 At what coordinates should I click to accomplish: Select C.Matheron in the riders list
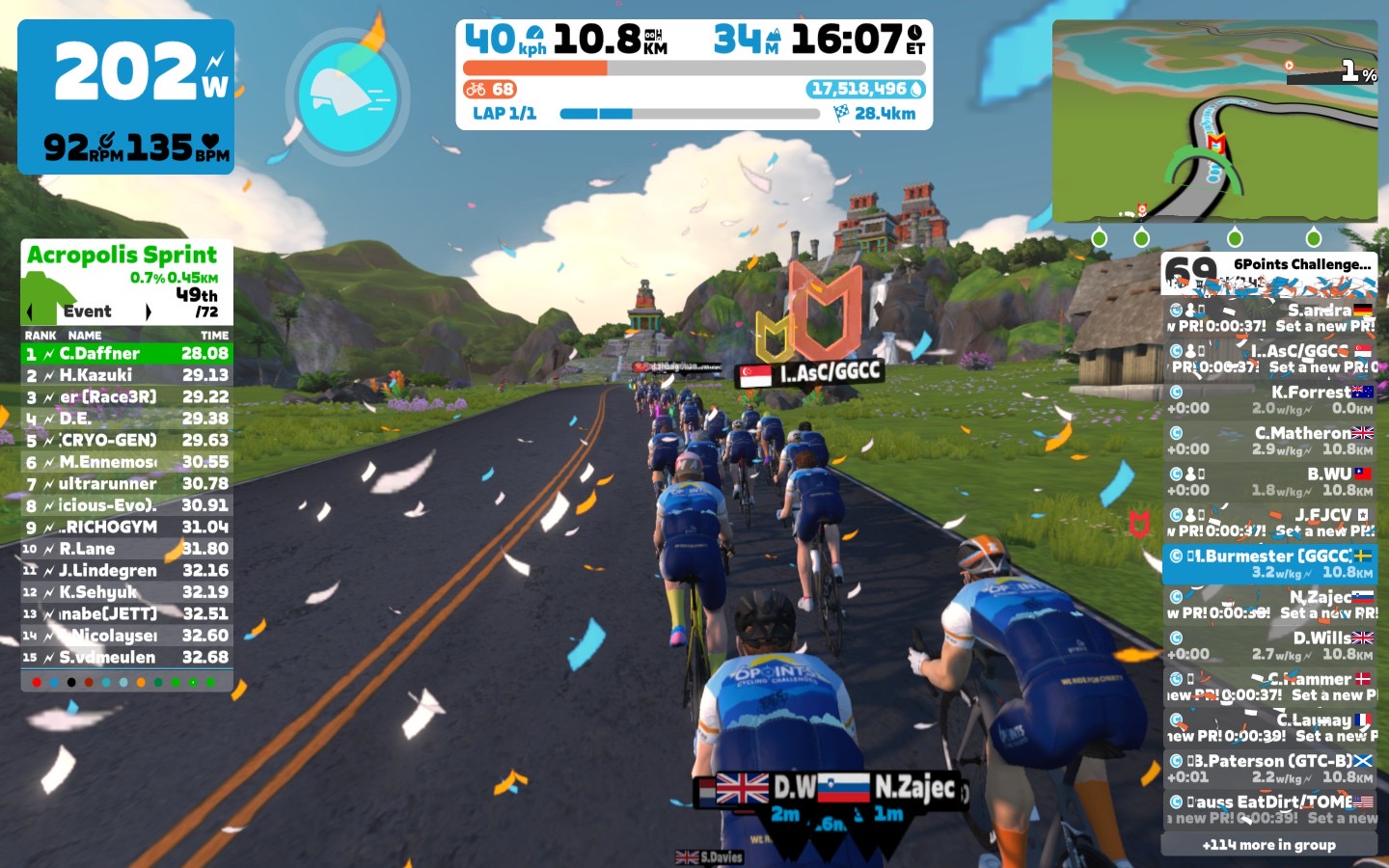1269,441
